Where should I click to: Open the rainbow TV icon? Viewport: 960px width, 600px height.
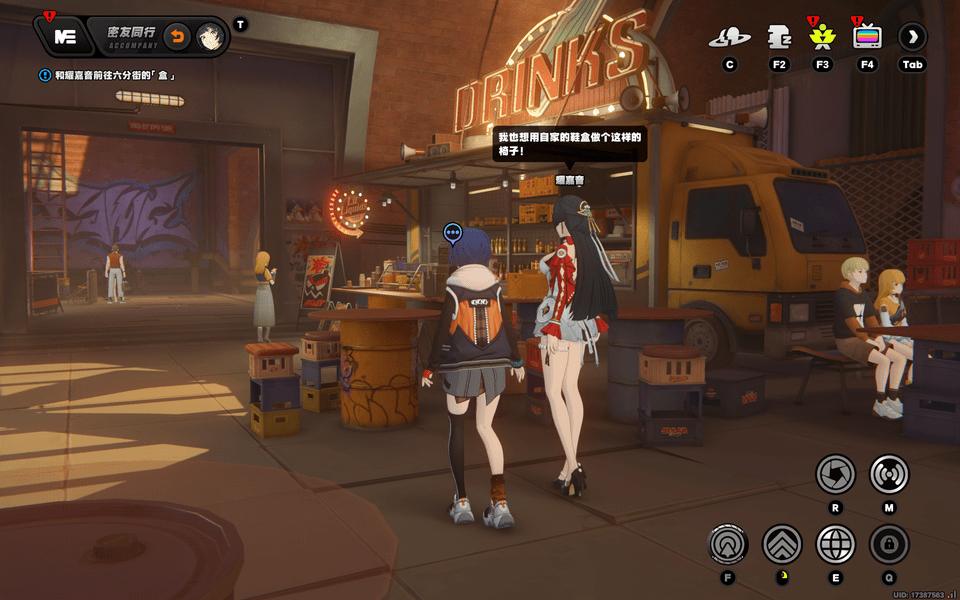point(867,38)
